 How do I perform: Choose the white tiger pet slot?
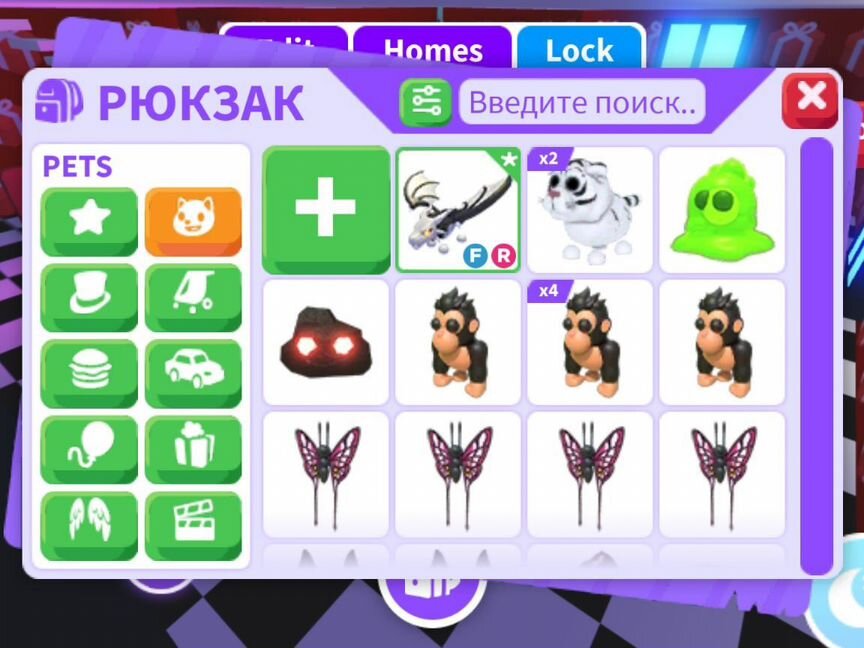[590, 210]
